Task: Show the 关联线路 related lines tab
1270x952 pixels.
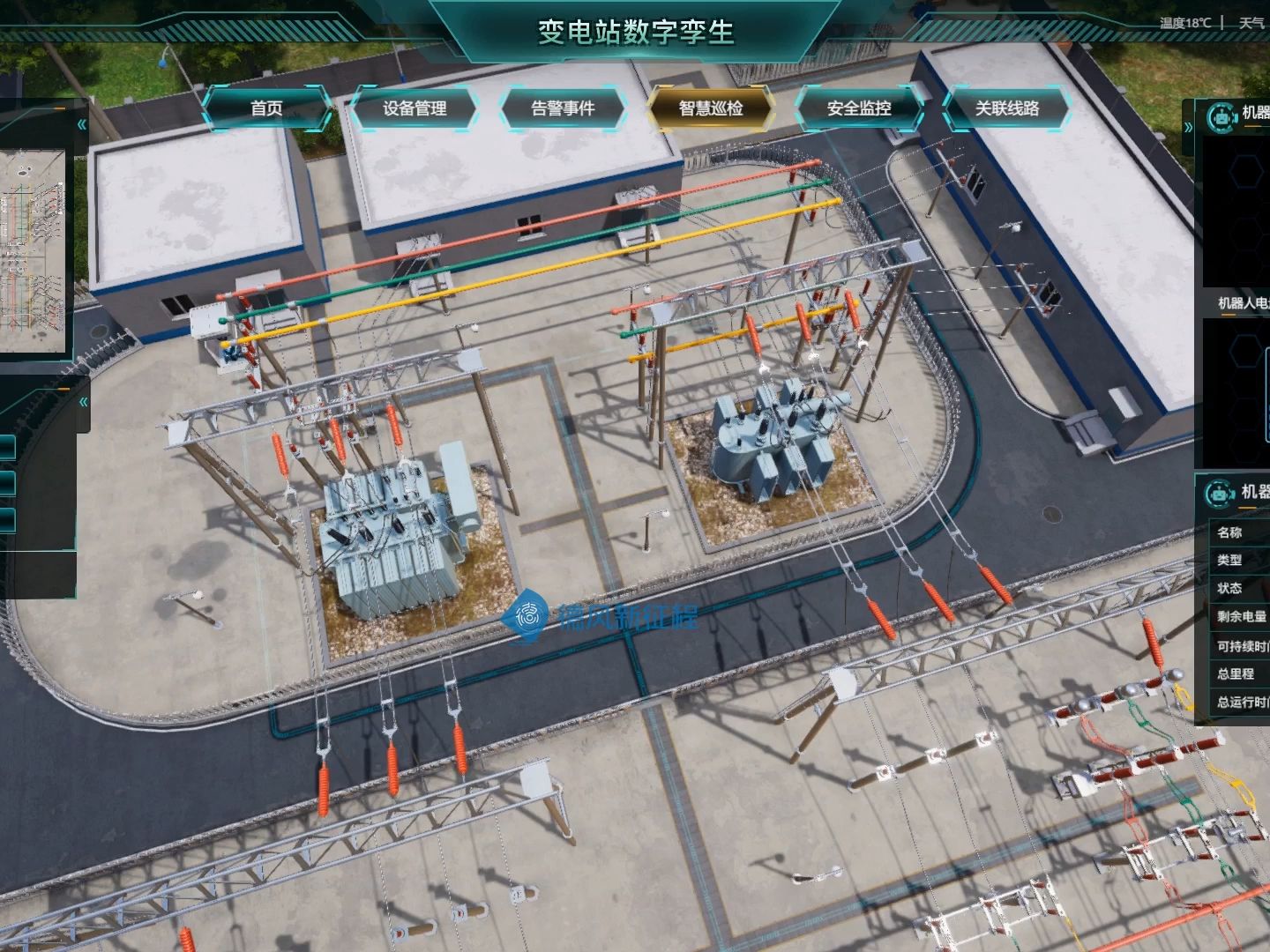Action: 1007,108
